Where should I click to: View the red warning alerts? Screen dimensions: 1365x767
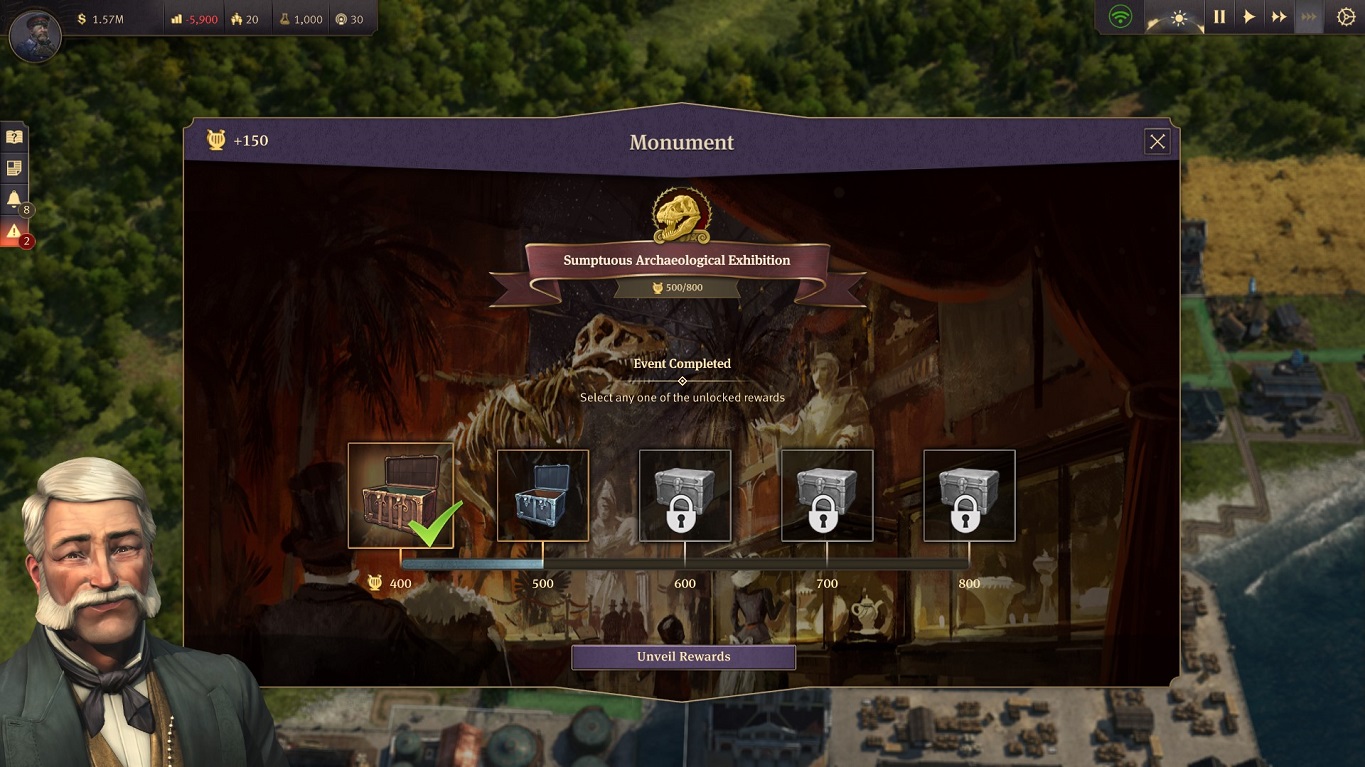point(14,231)
